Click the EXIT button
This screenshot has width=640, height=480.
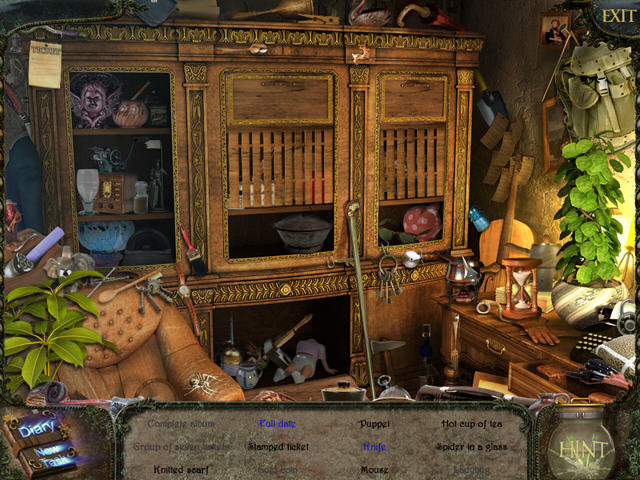tap(613, 16)
